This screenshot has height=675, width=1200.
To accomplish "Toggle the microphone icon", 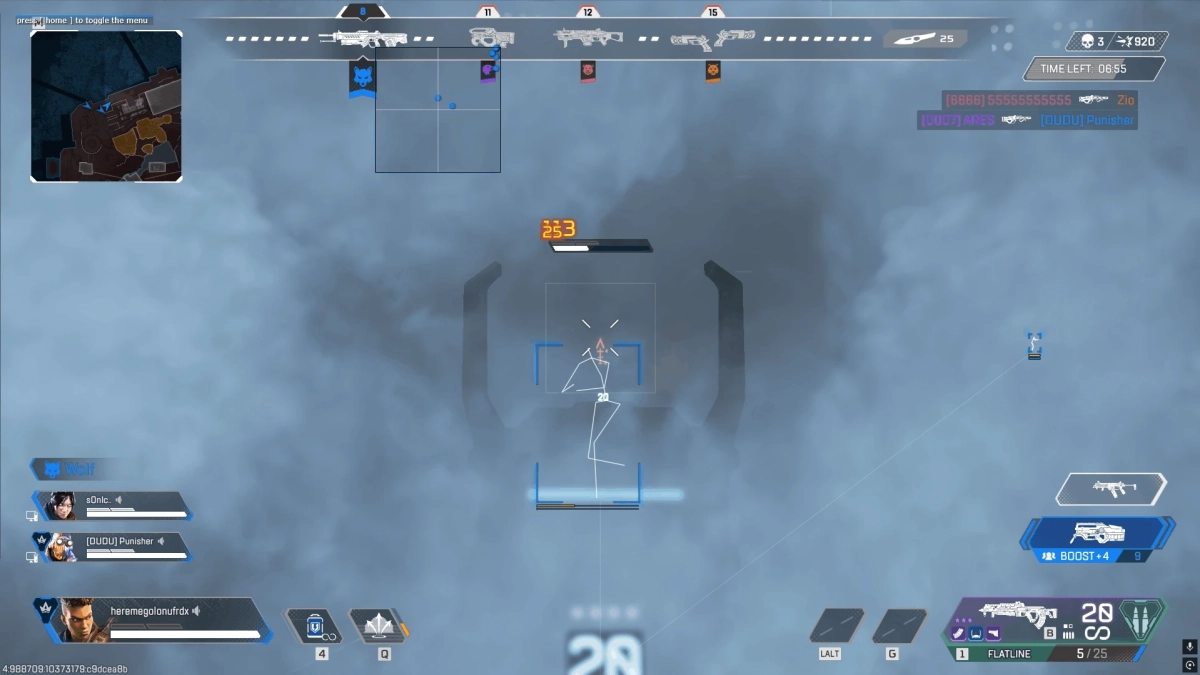I will point(1189,646).
